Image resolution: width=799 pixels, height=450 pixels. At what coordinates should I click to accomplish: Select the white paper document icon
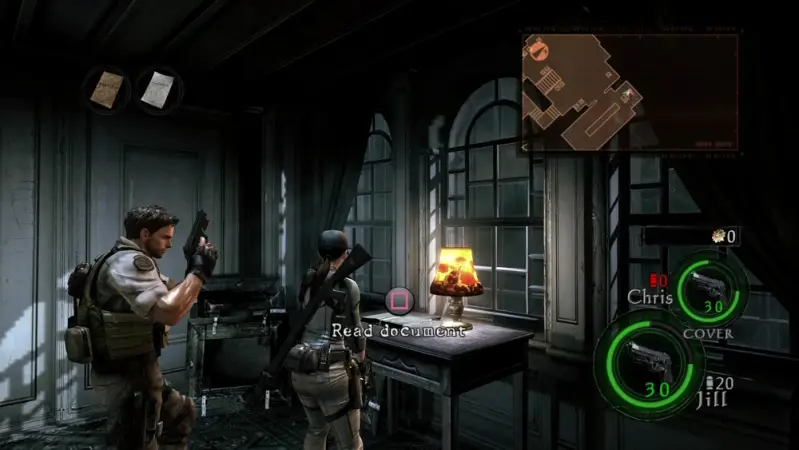coord(157,88)
